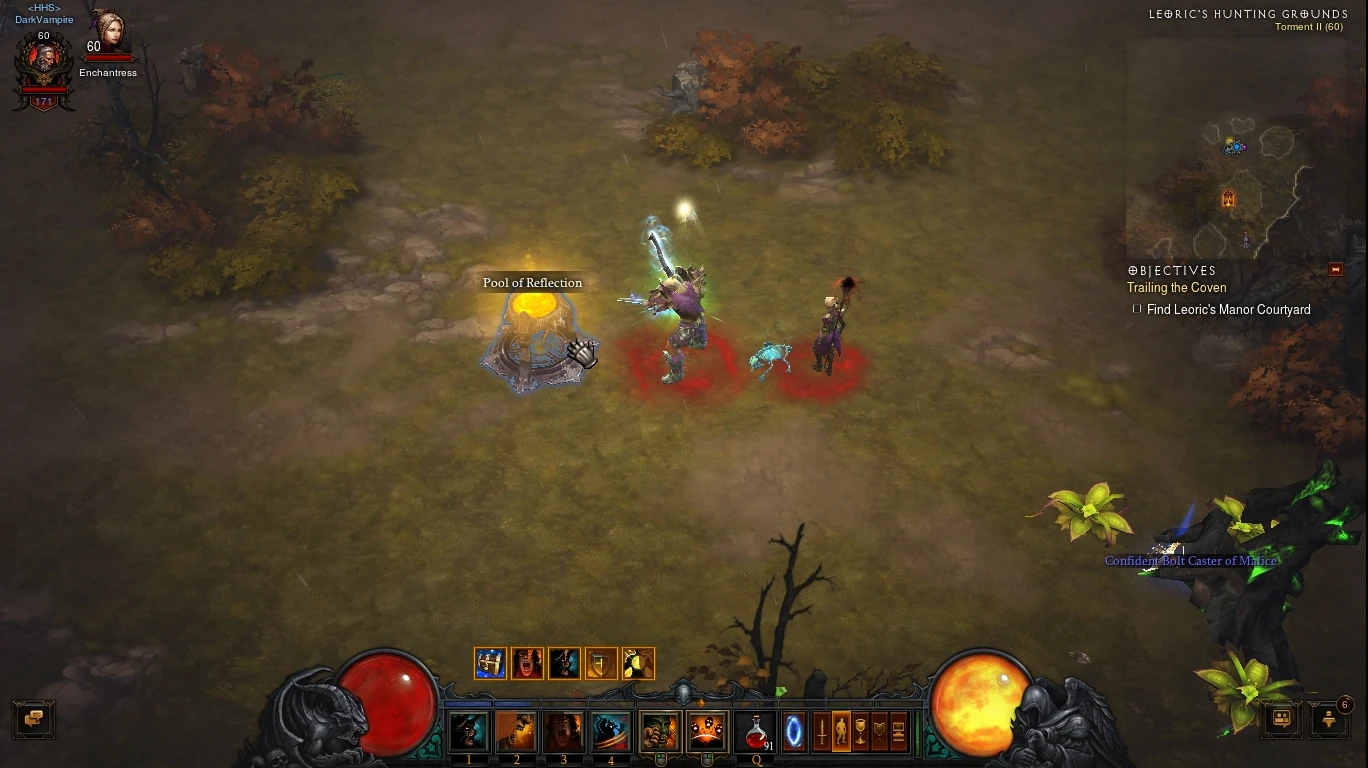Screen dimensions: 1368x768
Task: Use the orange shouting skill in slot 2
Action: click(x=516, y=732)
